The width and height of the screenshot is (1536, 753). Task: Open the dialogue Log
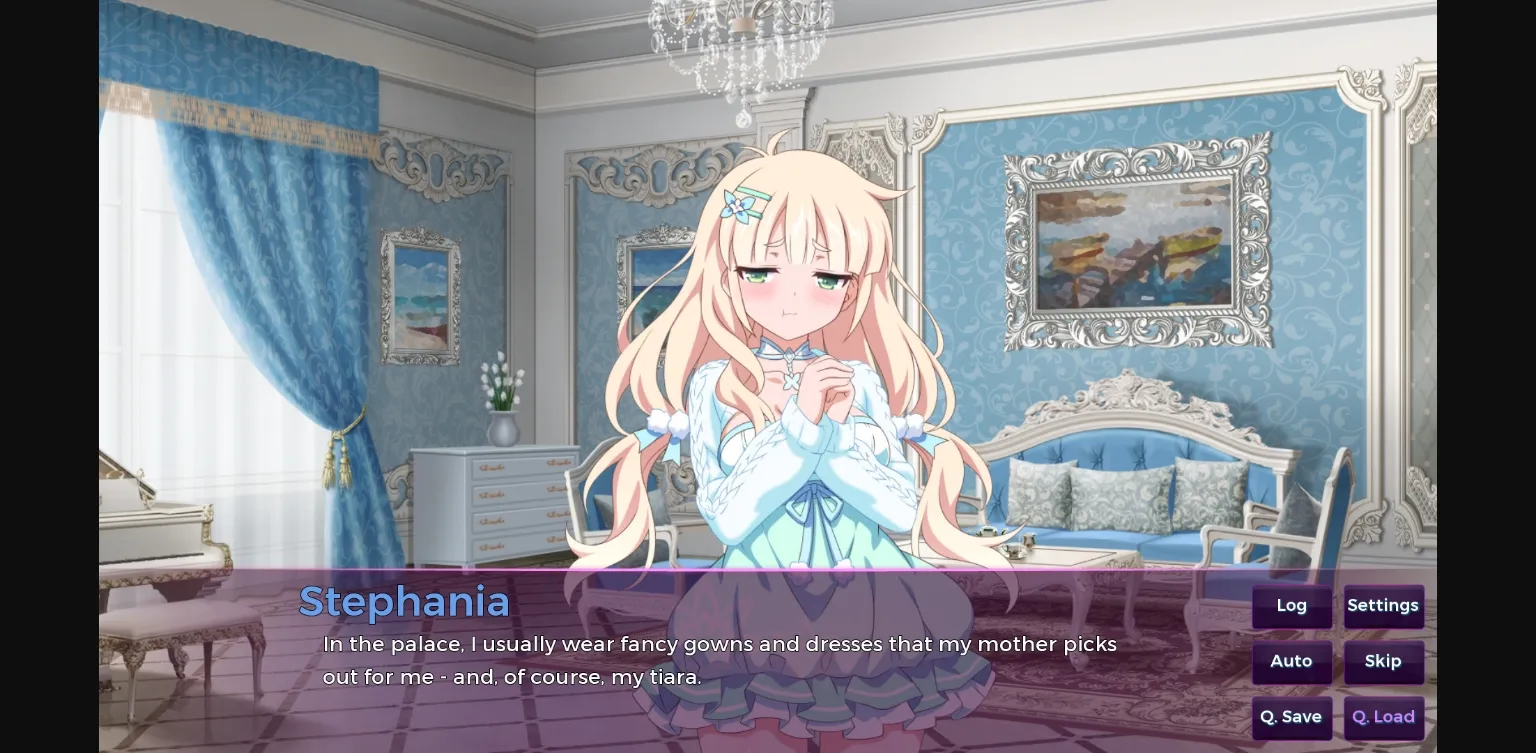click(1291, 605)
